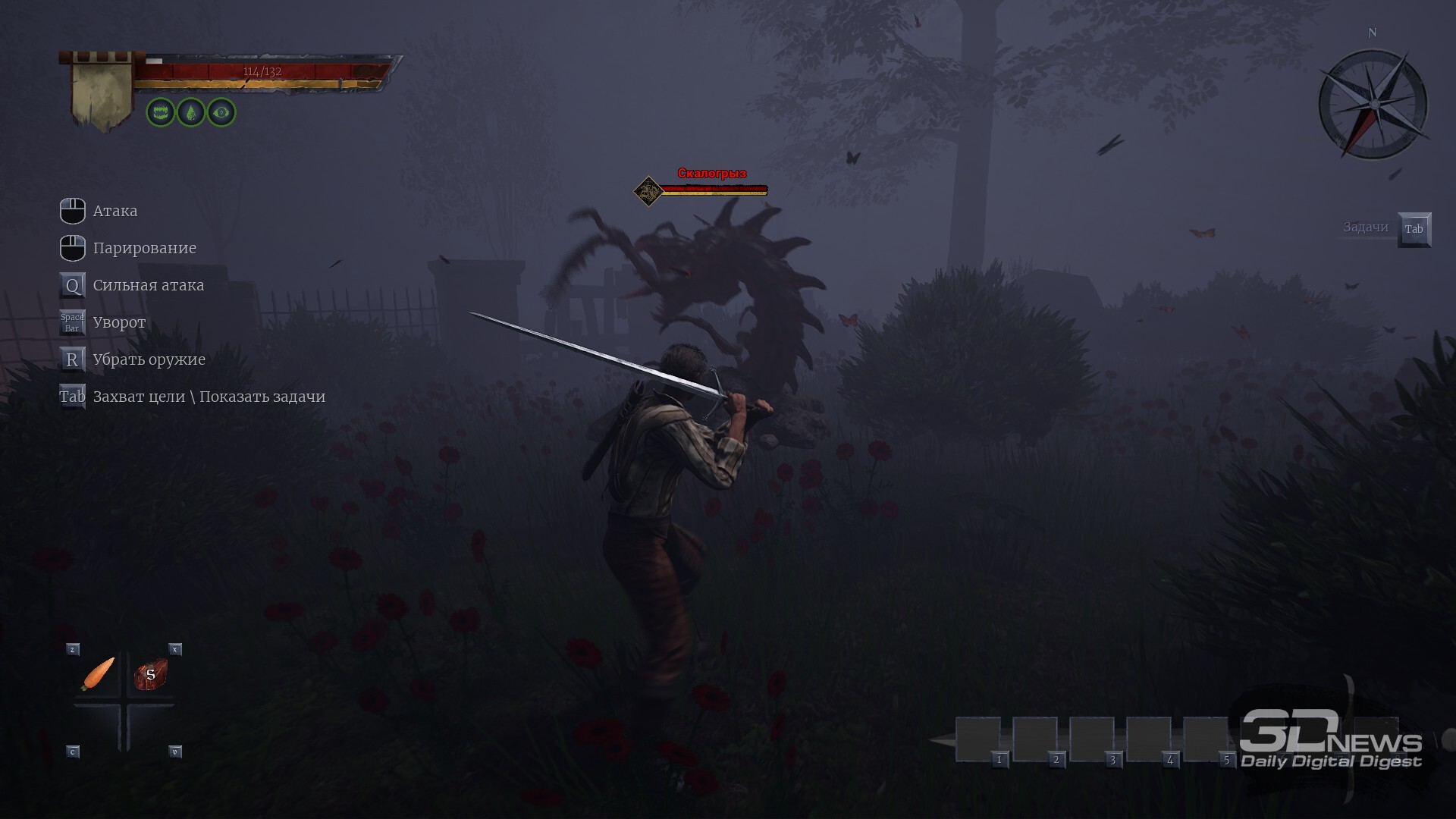Click the compass rose
Image resolution: width=1456 pixels, height=819 pixels.
[1373, 105]
